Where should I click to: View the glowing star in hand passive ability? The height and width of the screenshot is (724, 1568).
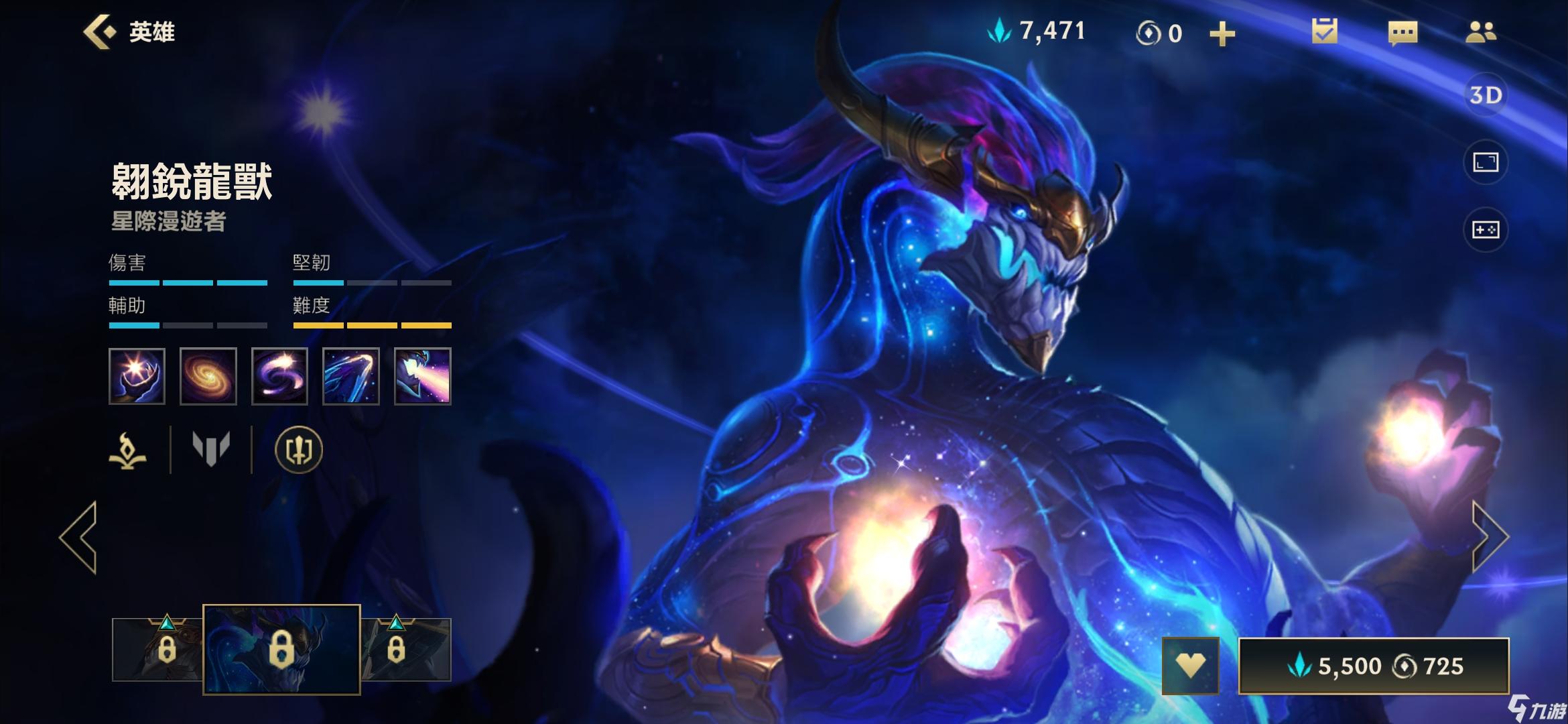point(137,376)
